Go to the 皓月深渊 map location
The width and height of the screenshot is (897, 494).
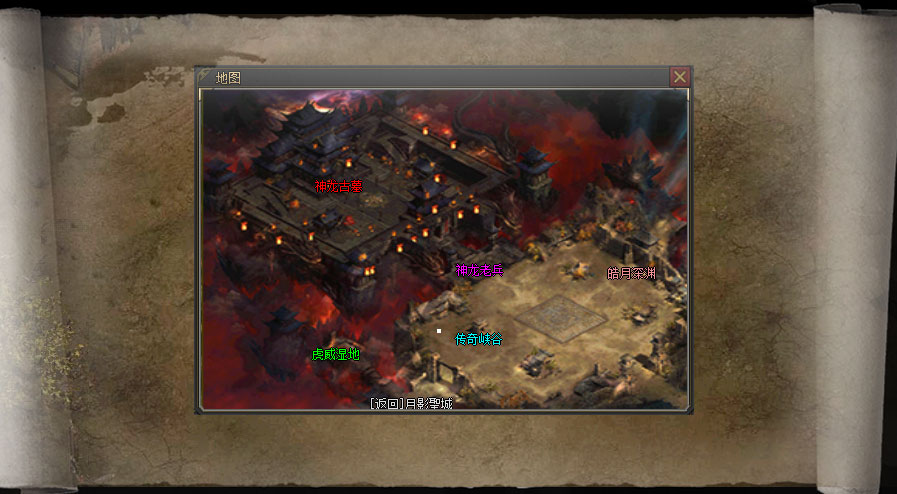[632, 273]
